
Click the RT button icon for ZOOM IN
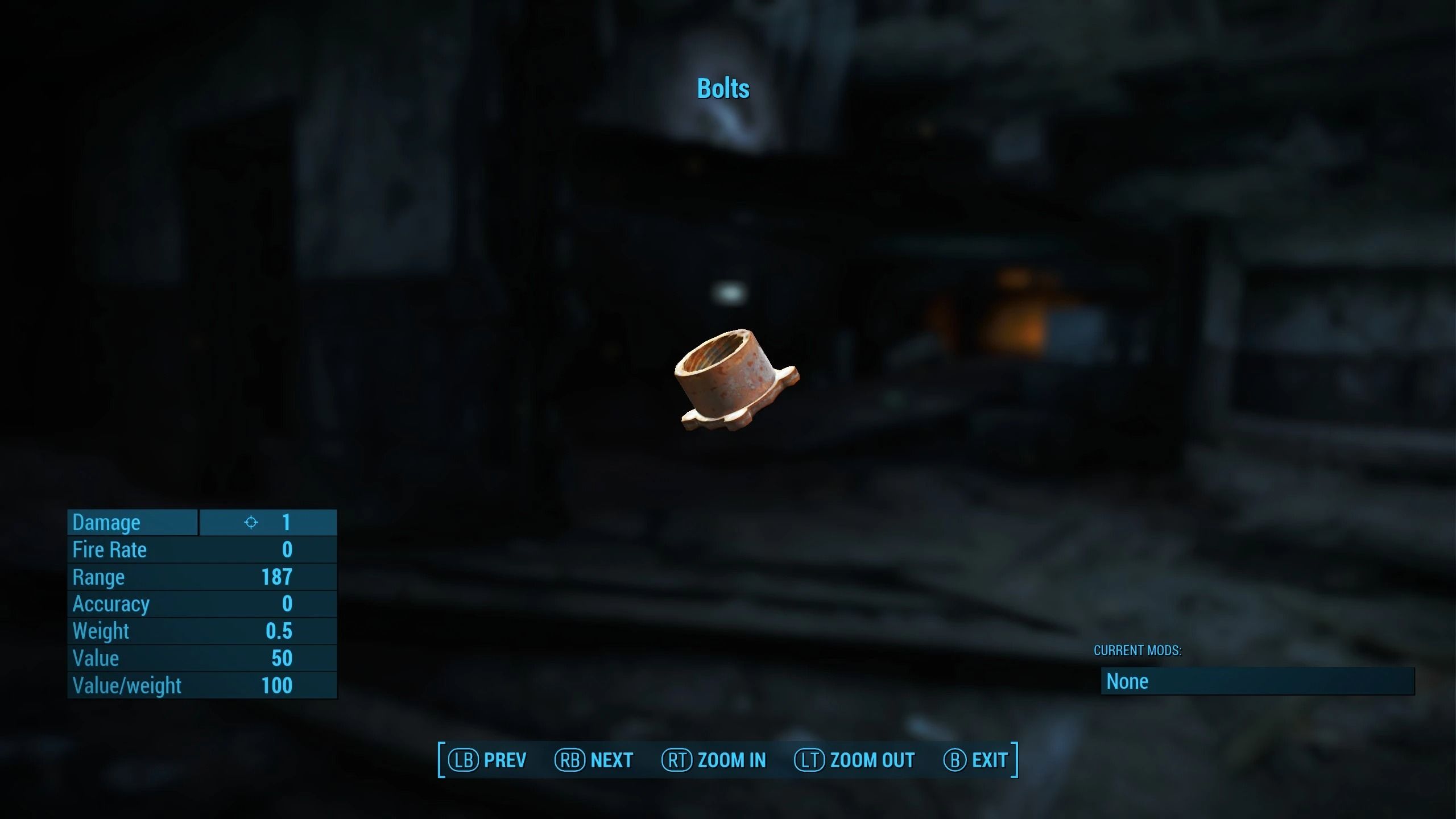coord(677,759)
